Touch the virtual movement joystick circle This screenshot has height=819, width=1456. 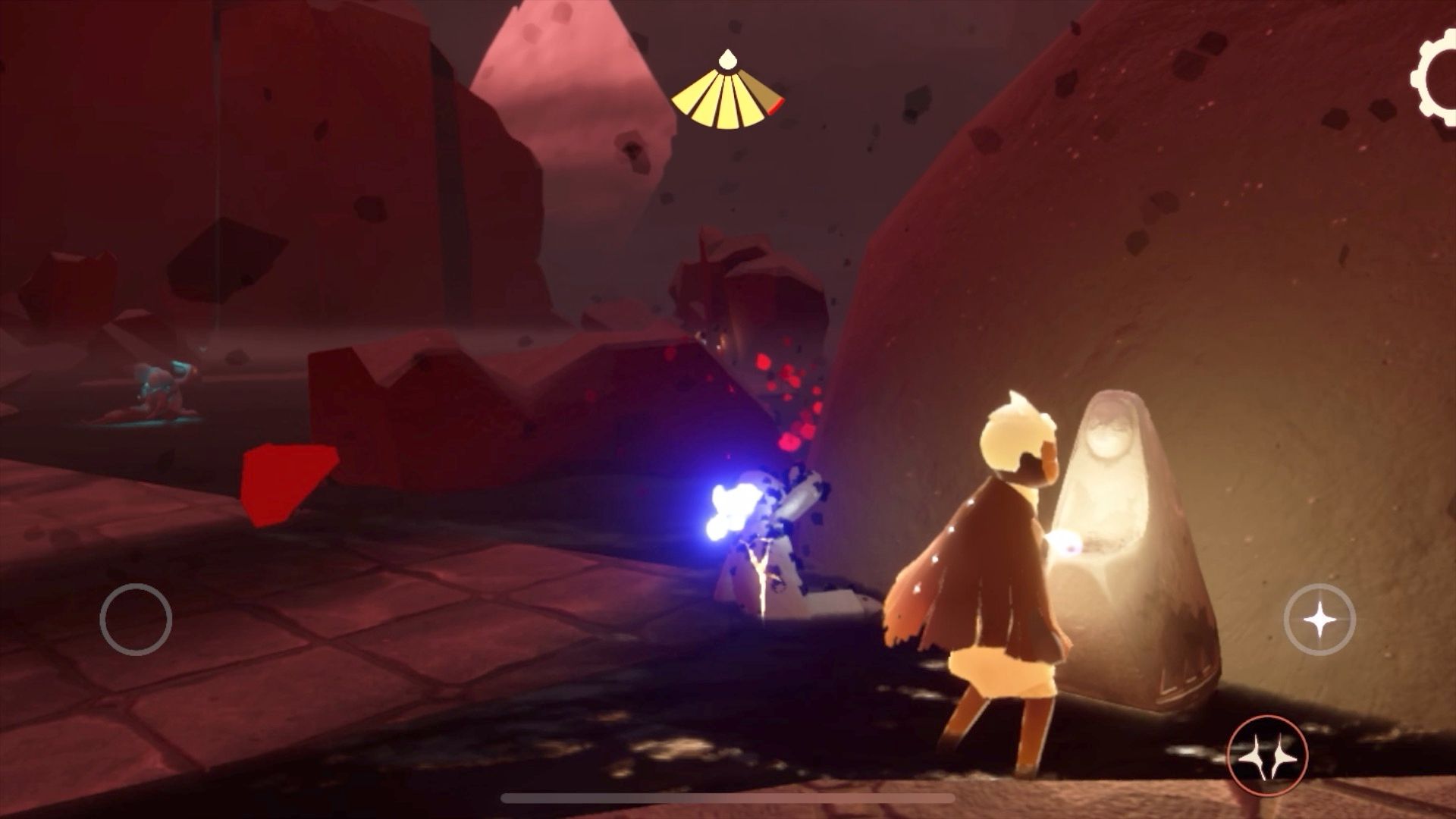(x=136, y=620)
